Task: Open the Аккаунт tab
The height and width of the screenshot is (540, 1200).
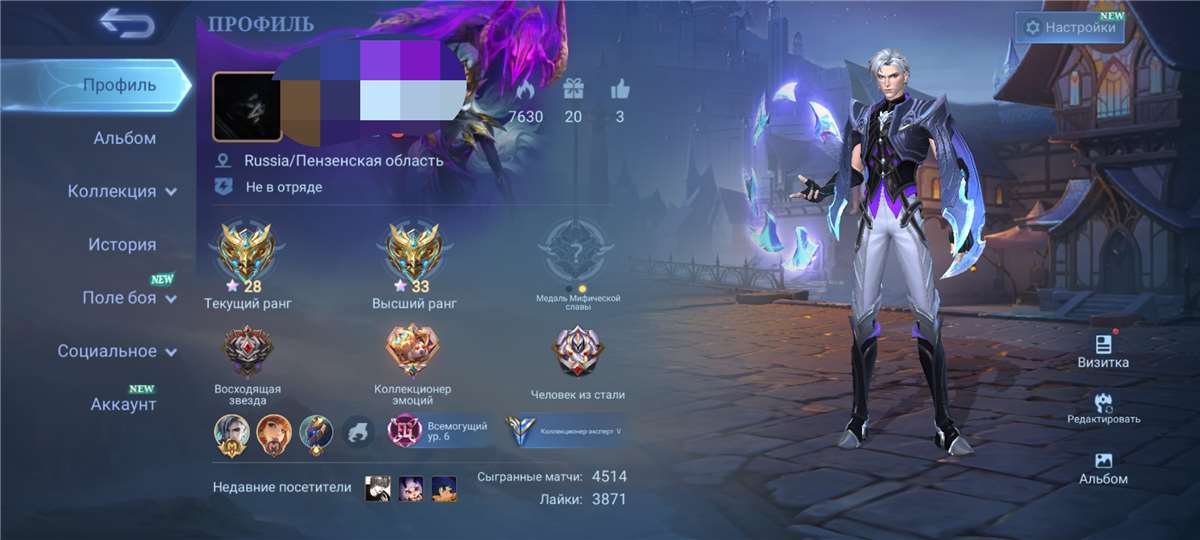Action: [123, 404]
